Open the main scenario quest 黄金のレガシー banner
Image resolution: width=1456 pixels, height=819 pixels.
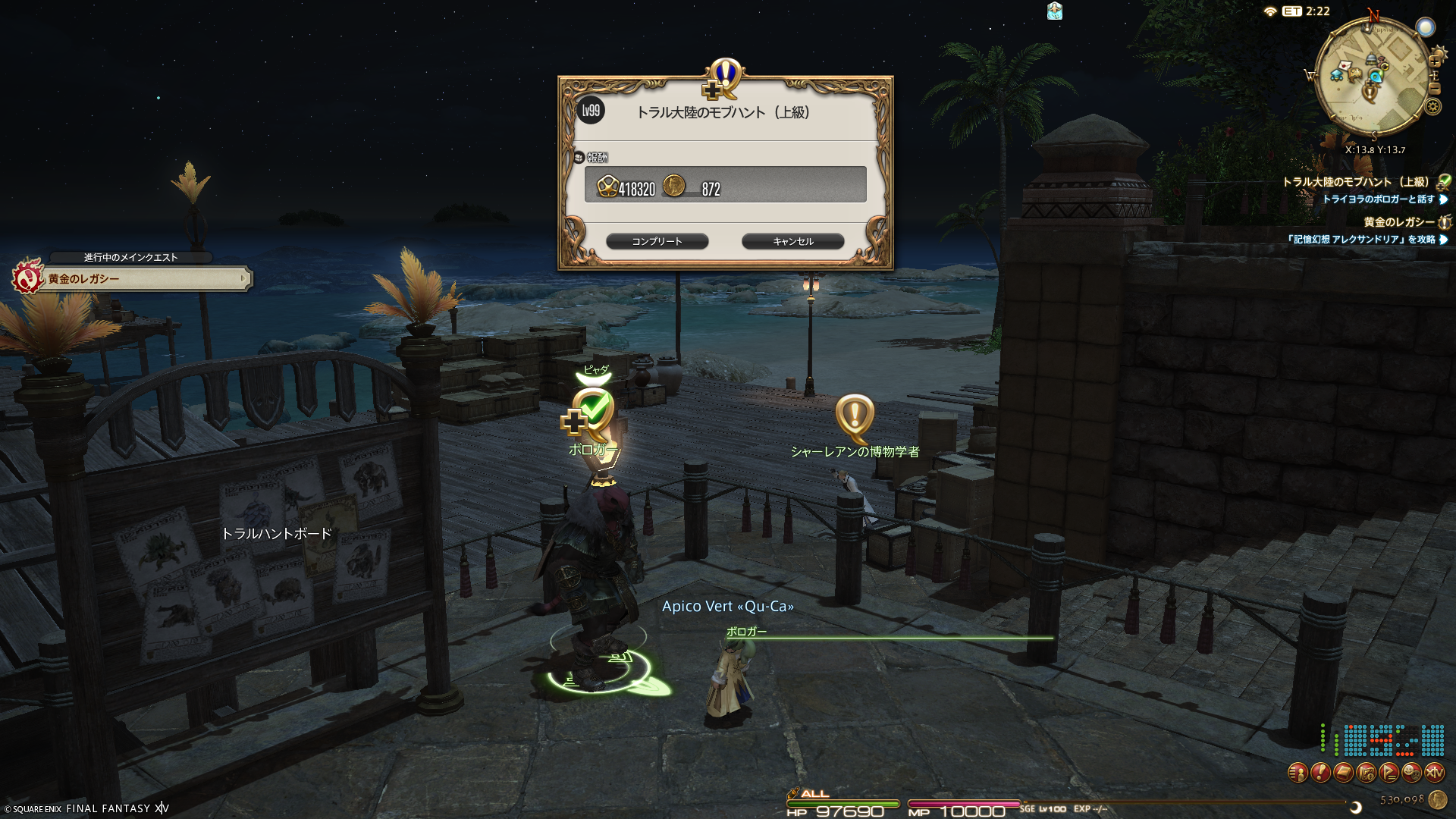133,279
